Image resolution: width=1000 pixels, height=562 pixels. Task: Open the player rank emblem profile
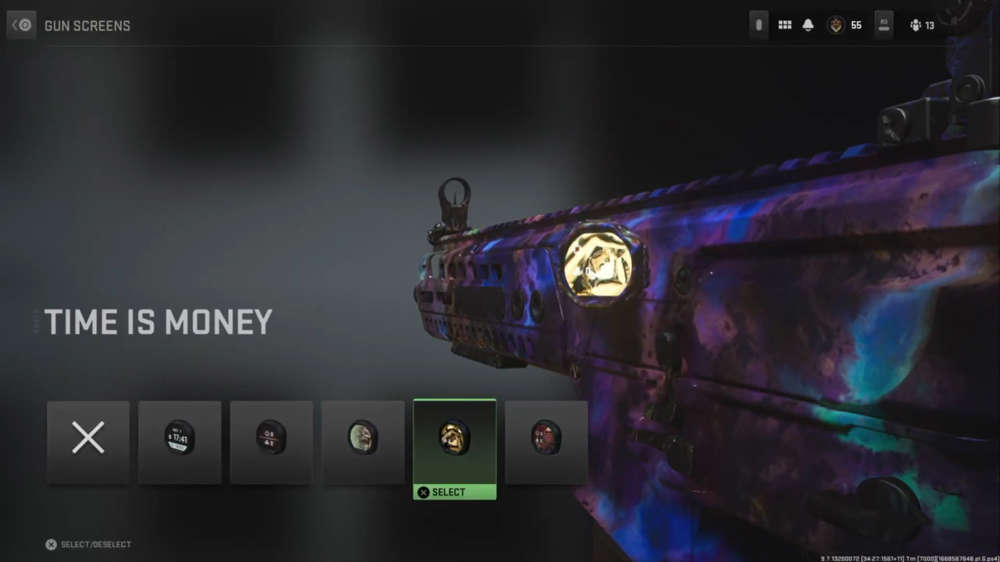[x=836, y=25]
